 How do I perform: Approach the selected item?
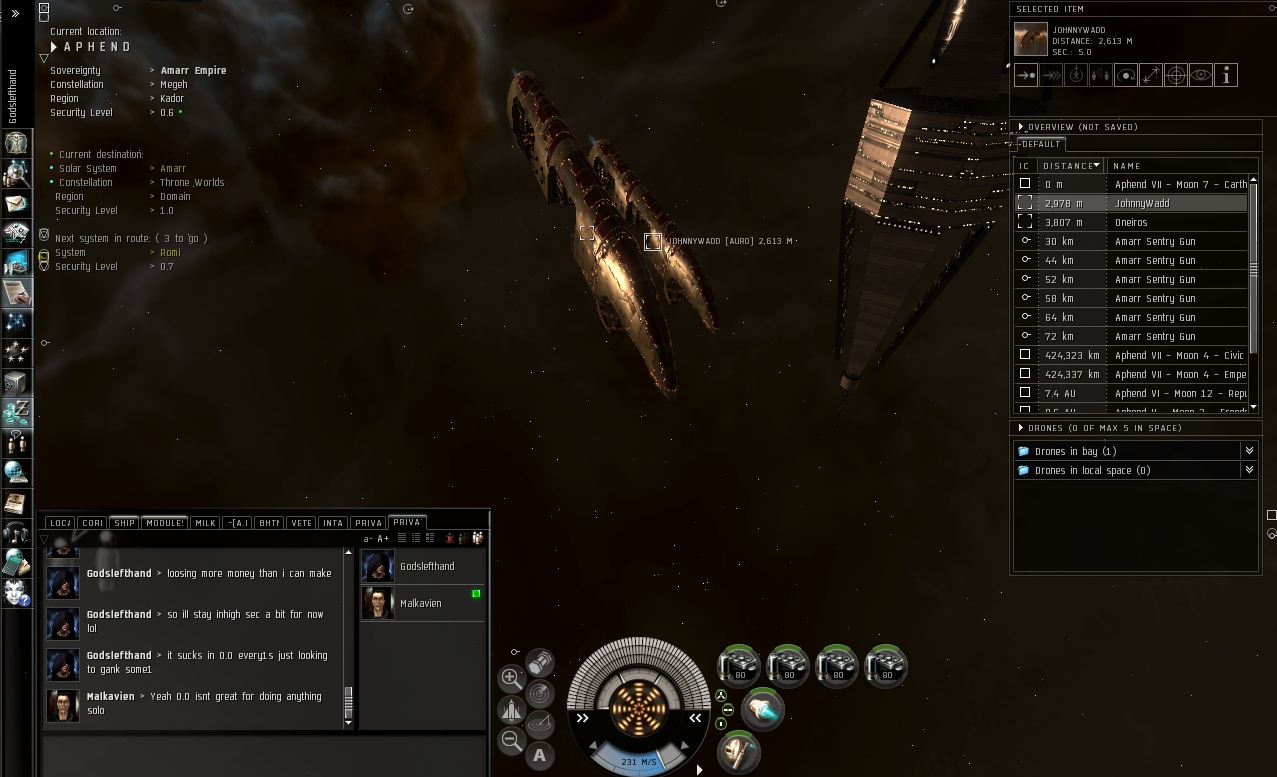1026,75
